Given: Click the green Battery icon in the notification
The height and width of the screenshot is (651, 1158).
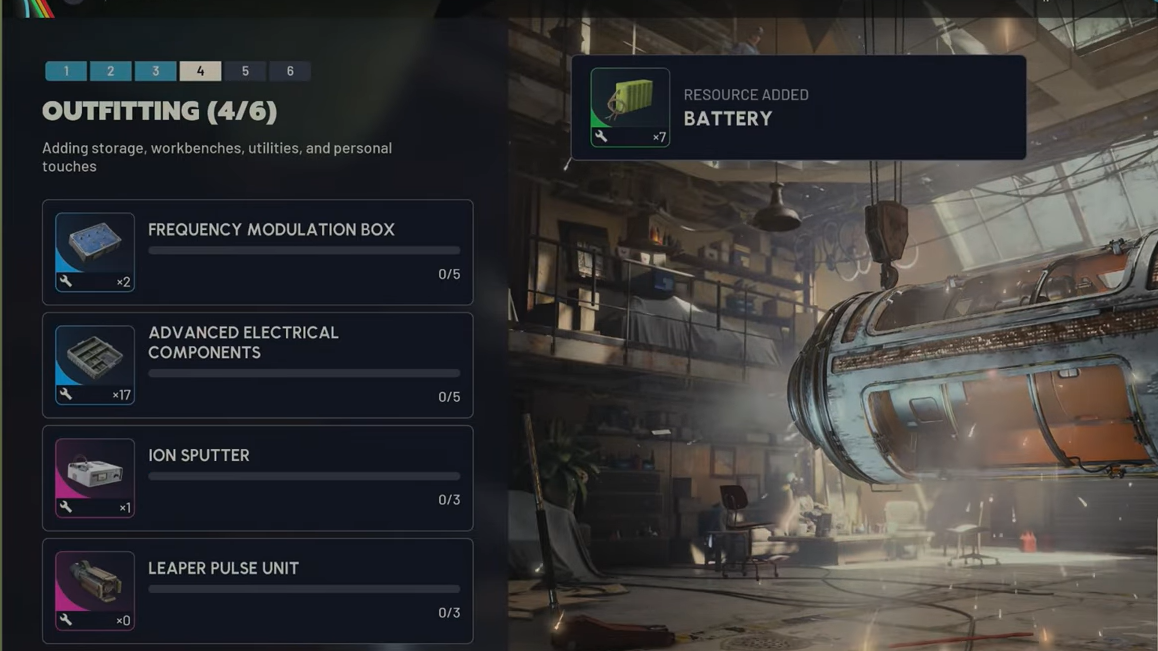Looking at the screenshot, I should (630, 107).
